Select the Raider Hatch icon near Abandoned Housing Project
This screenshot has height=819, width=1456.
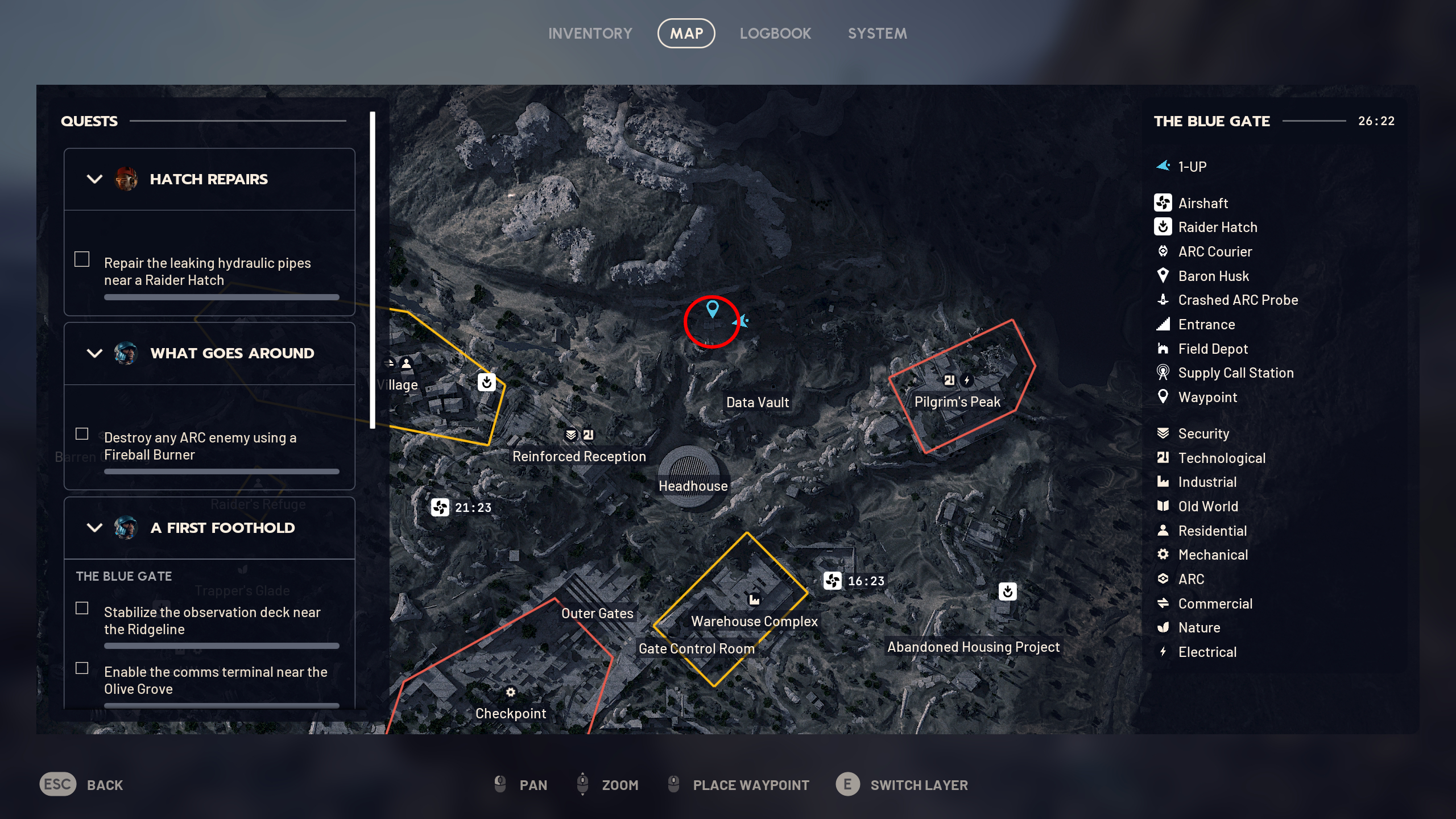1008,592
